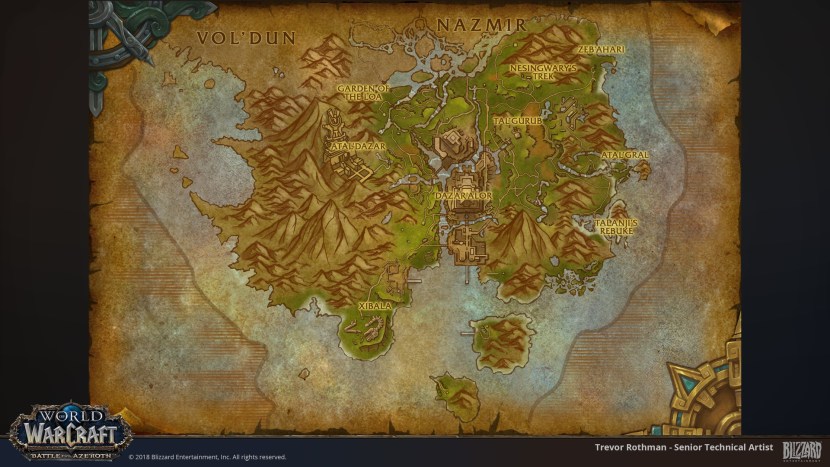Choose the Atal'Gral location label
Screen dimensions: 830x467
click(625, 156)
